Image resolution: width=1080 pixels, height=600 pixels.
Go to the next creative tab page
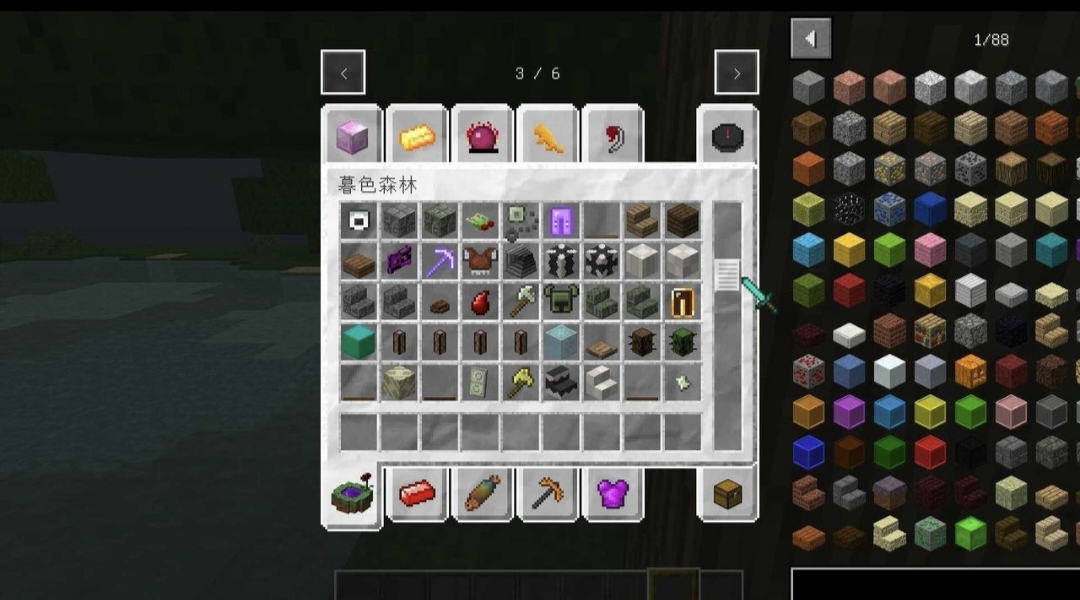(x=736, y=73)
